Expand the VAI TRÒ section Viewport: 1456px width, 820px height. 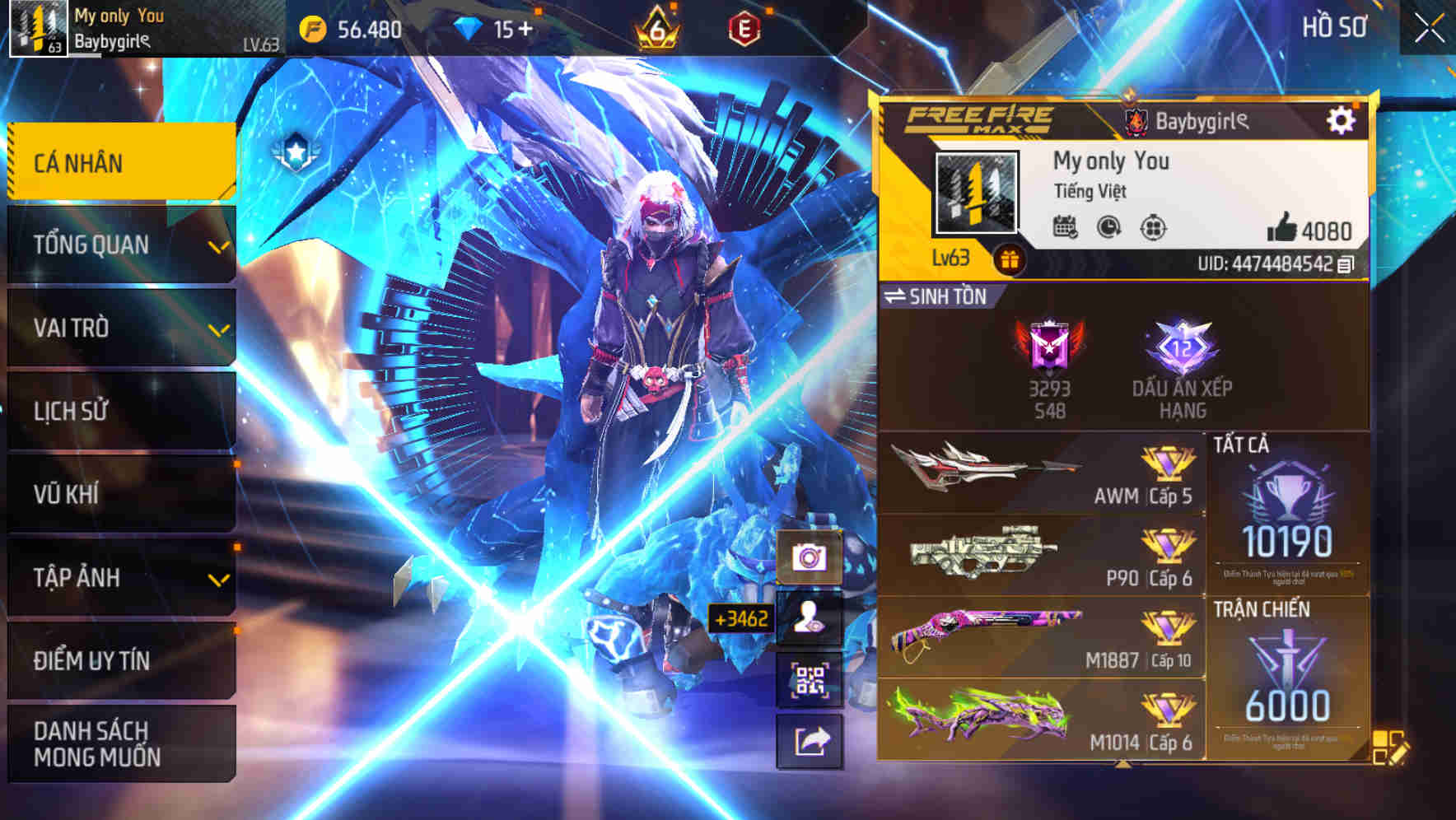click(x=119, y=328)
